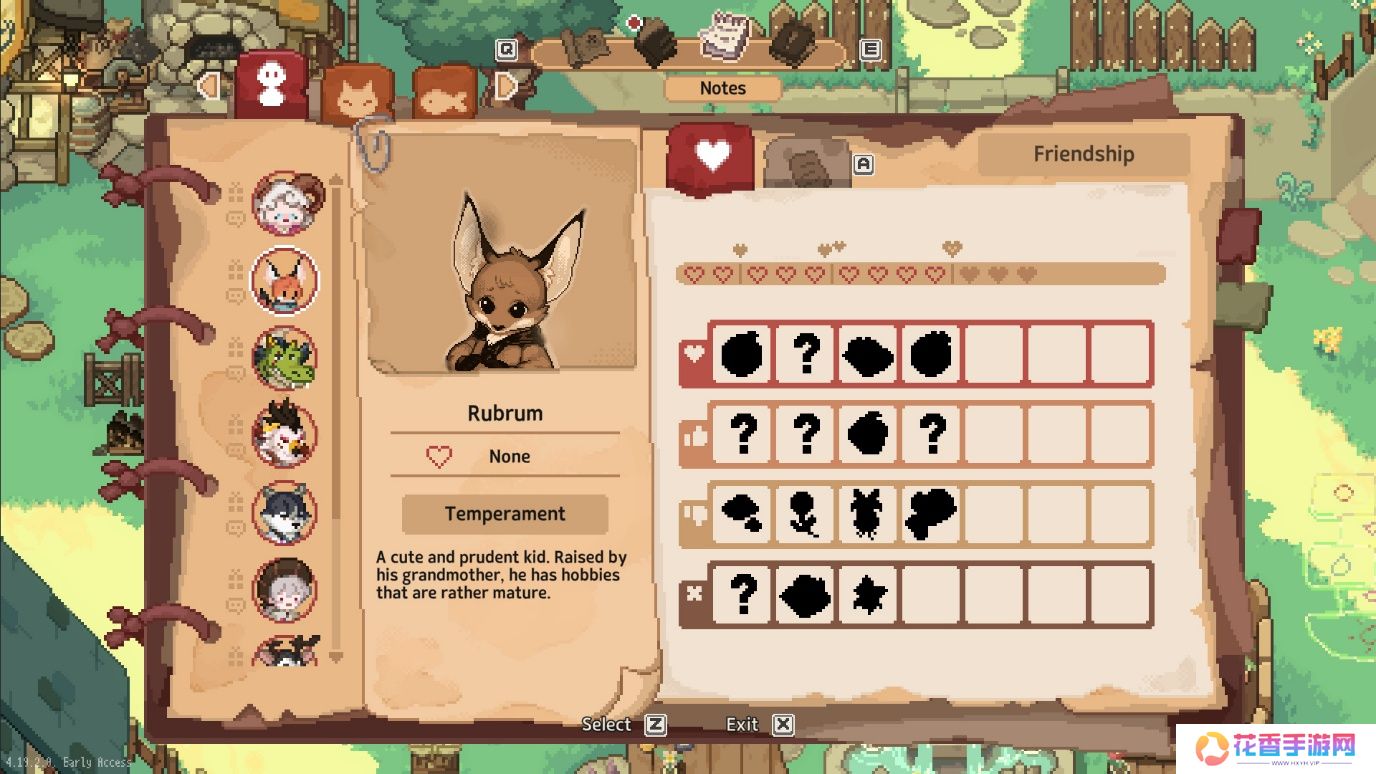
Task: Open the map icon in top bar
Action: pyautogui.click(x=585, y=45)
